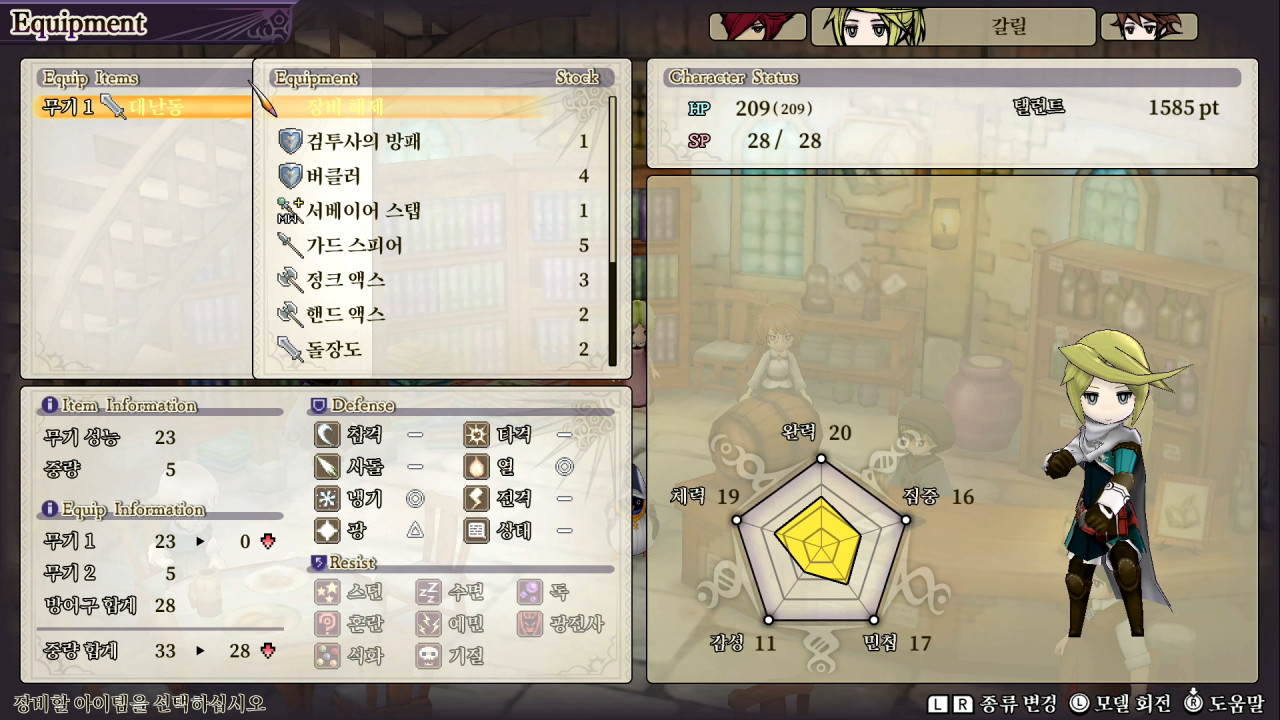Switch to the red-haired character tab
This screenshot has height=720, width=1280.
[x=757, y=27]
